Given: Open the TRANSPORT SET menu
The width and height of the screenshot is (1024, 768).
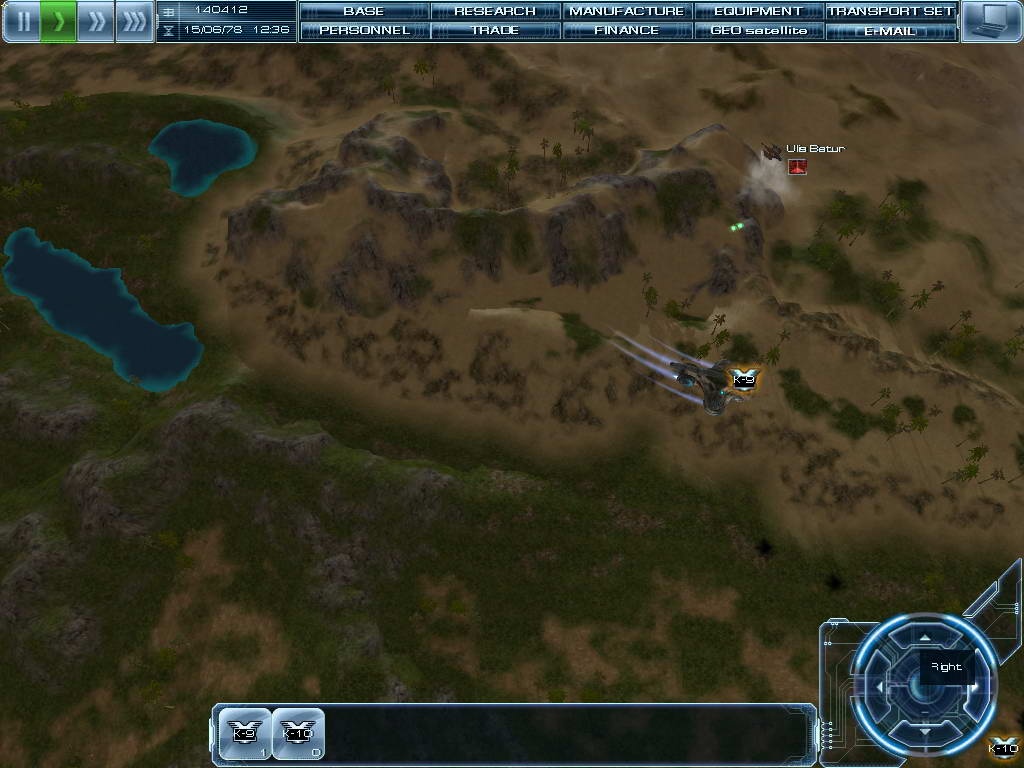Looking at the screenshot, I should [890, 11].
